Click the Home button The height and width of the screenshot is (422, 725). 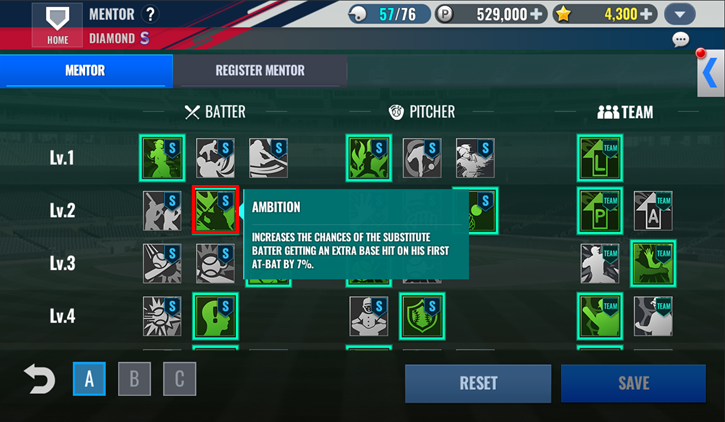[57, 23]
